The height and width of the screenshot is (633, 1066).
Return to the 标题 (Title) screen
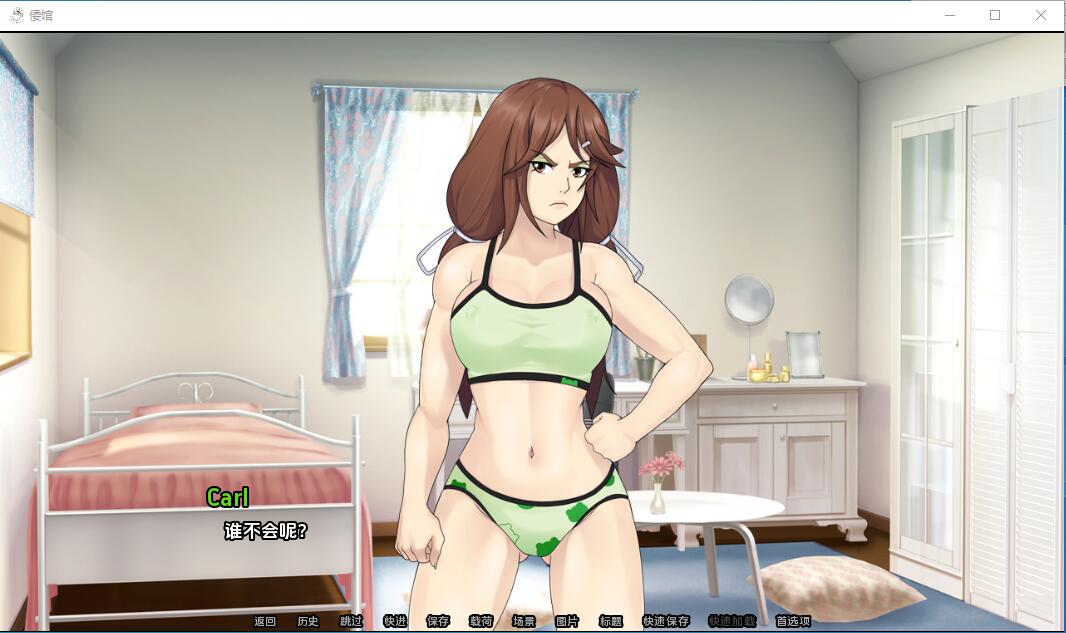[x=610, y=621]
